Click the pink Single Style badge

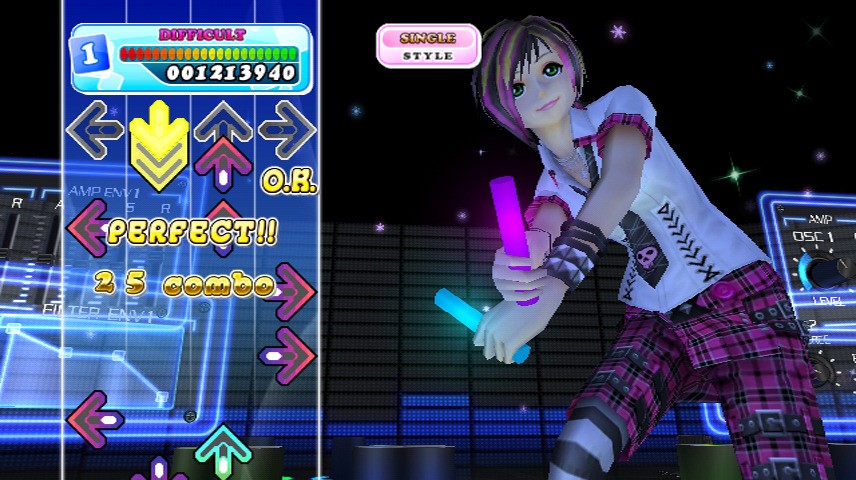click(428, 45)
